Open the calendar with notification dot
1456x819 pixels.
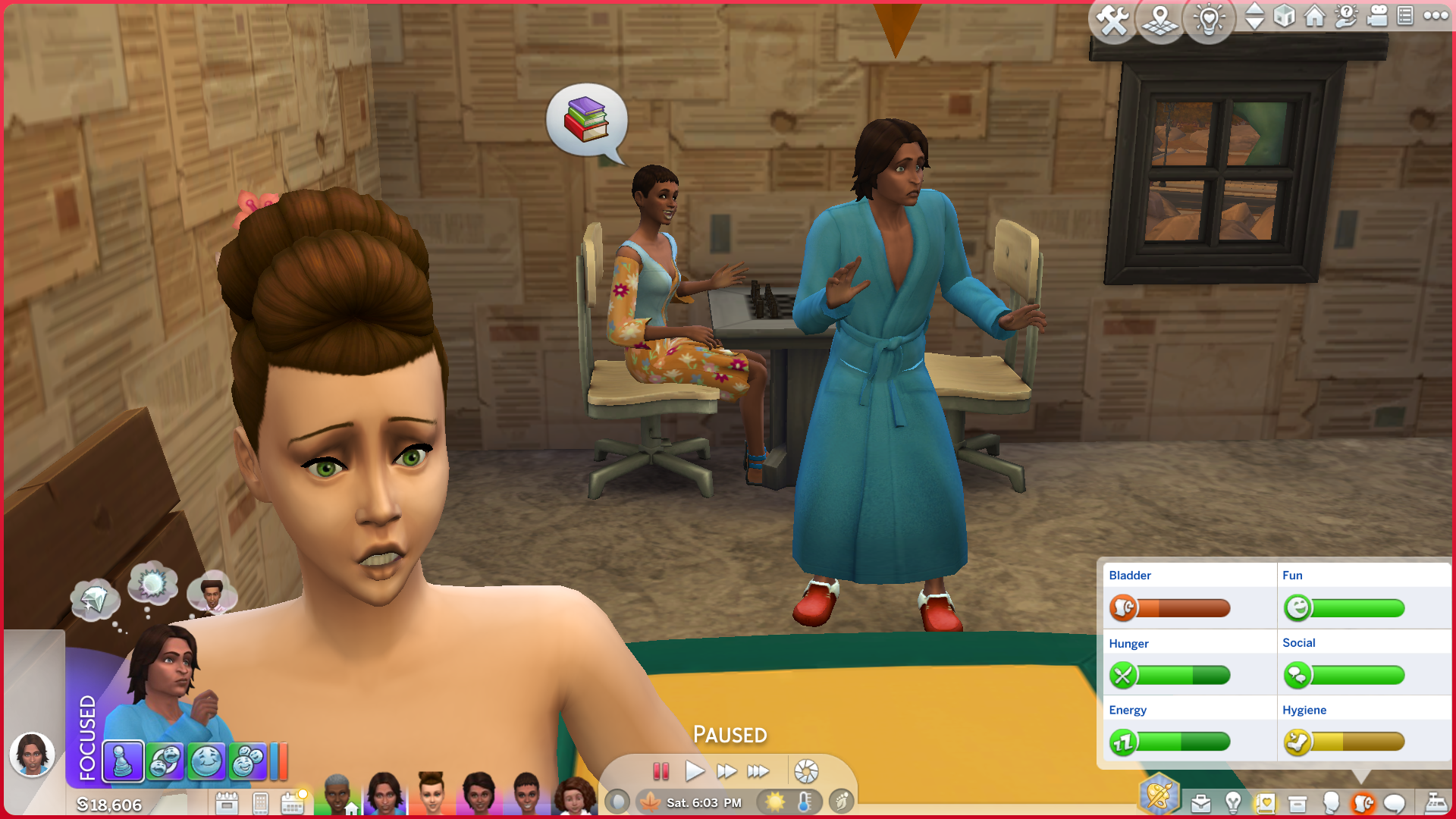coord(293,802)
